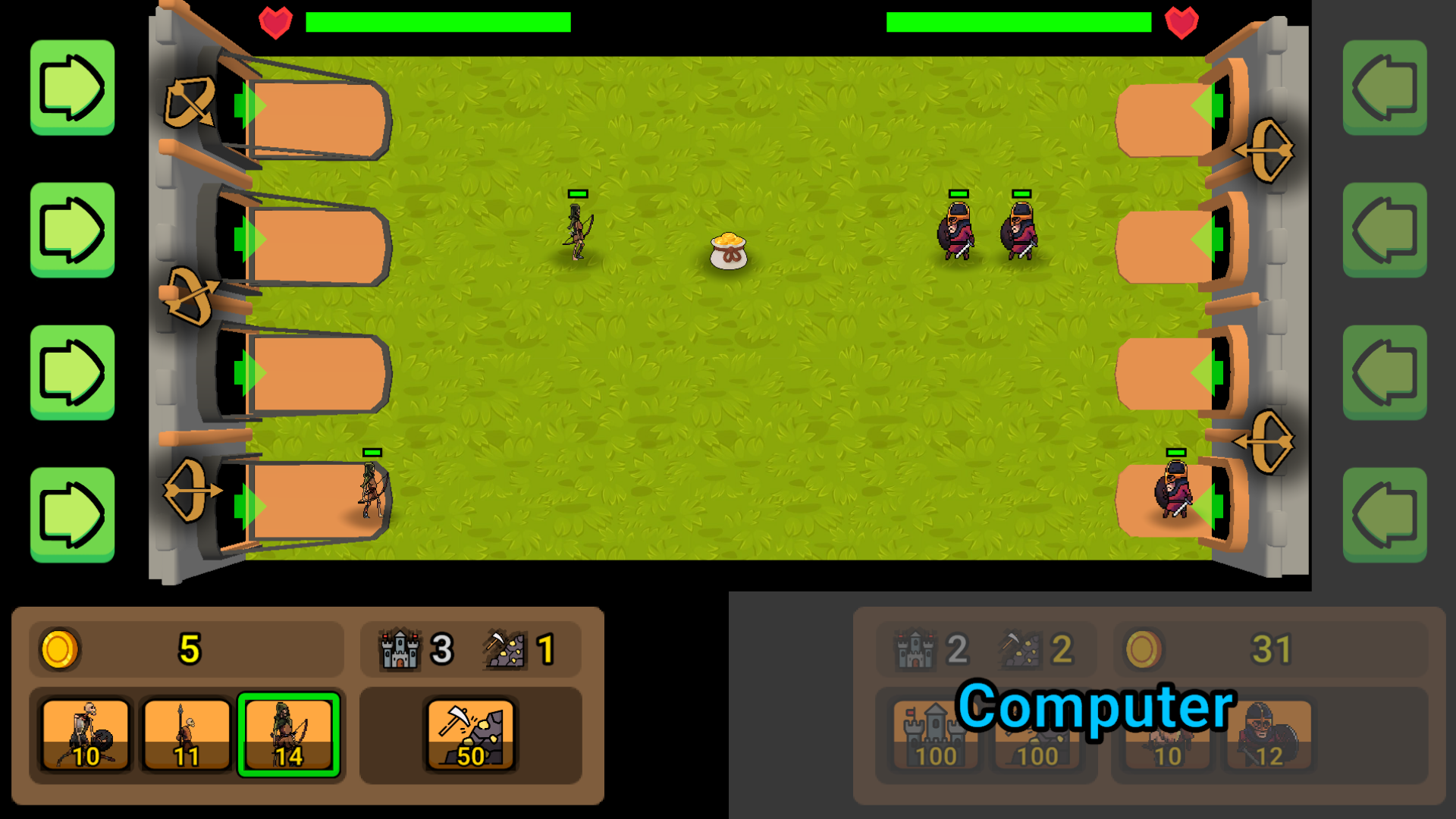This screenshot has height=819, width=1456.
Task: Select the skeleton shield unit costing 10
Action: [85, 734]
